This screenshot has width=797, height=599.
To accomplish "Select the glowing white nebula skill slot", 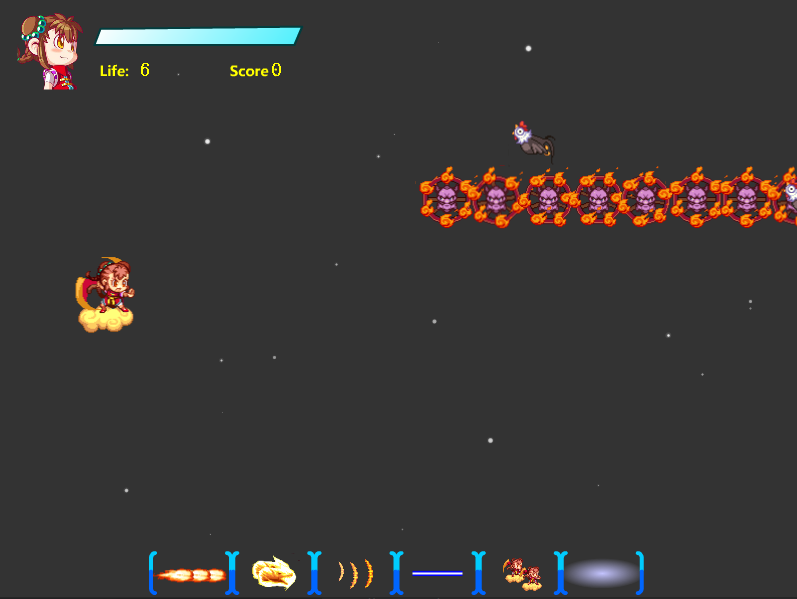I will click(x=600, y=573).
